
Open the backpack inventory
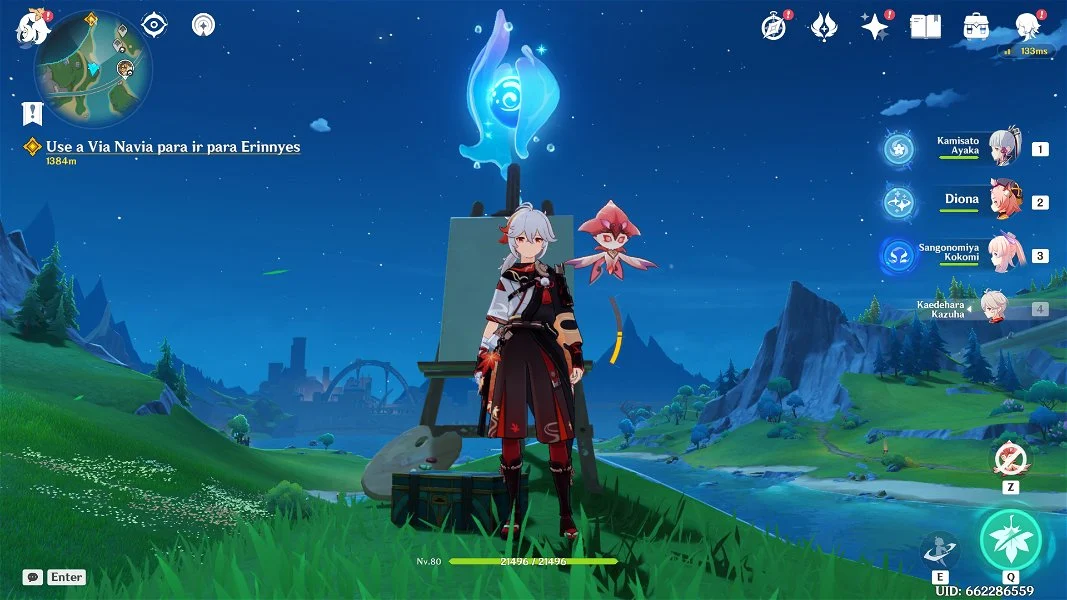[976, 27]
